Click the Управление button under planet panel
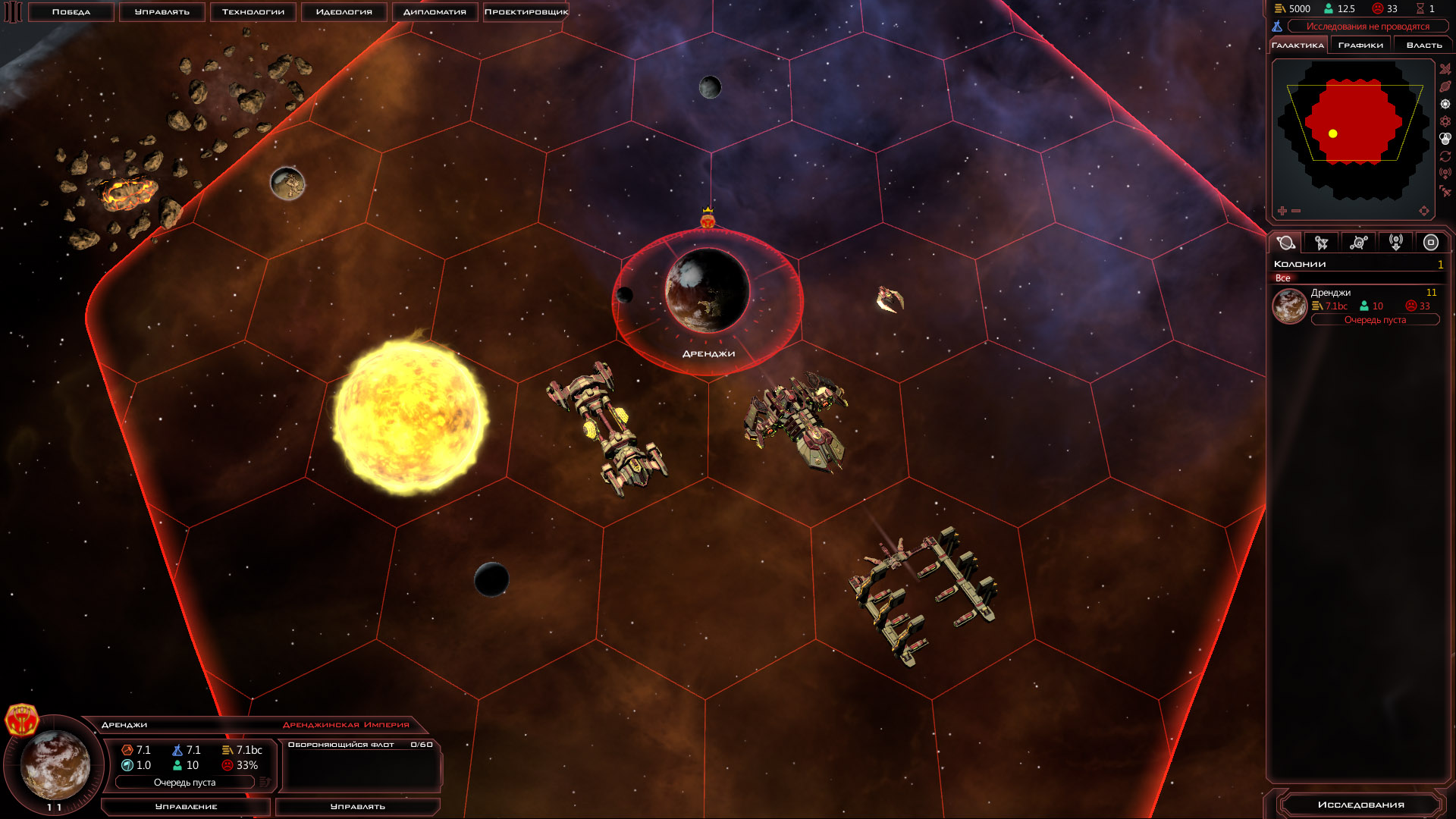Viewport: 1456px width, 819px height. click(186, 807)
